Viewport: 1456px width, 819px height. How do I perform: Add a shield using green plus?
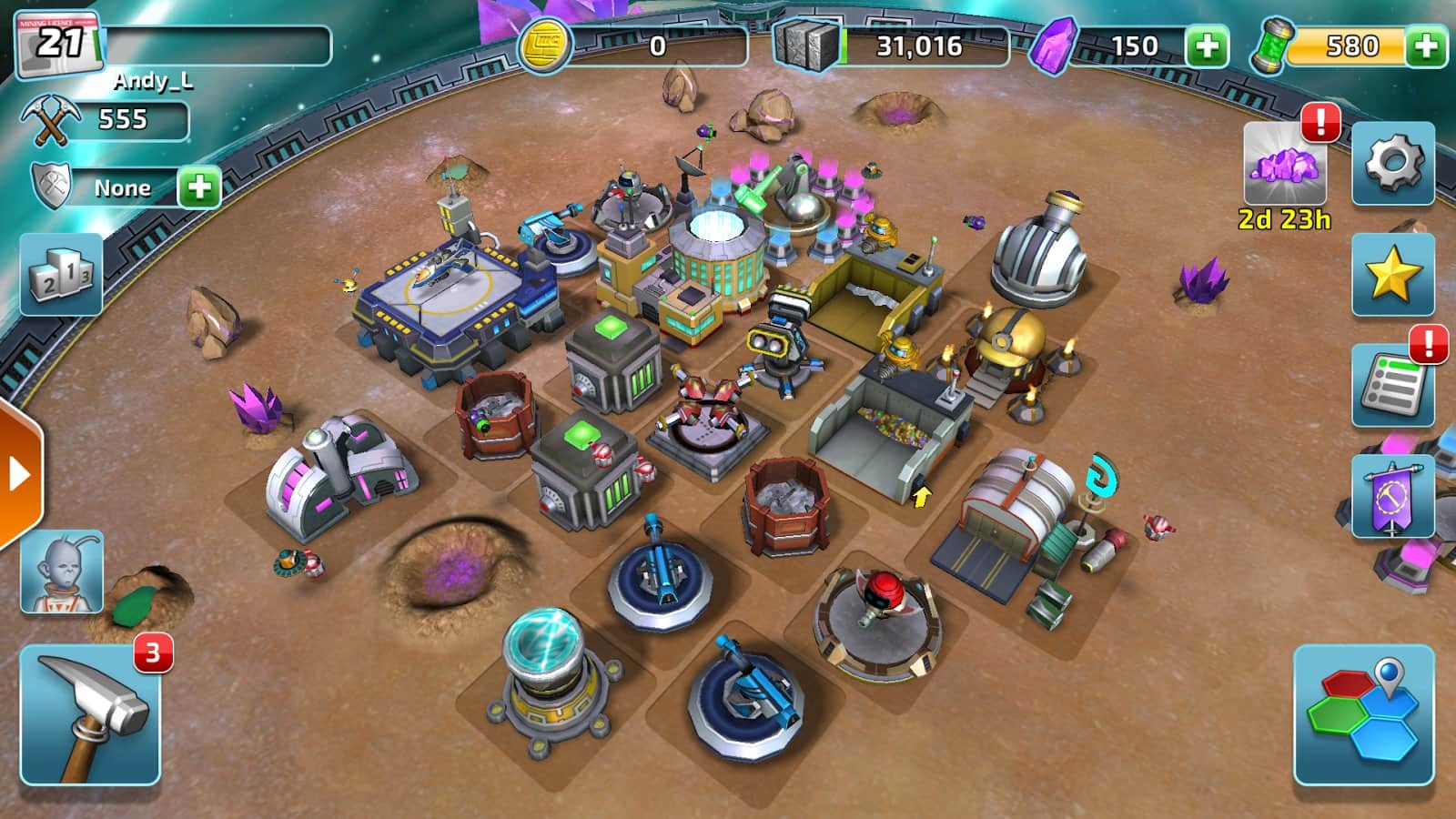pyautogui.click(x=199, y=188)
